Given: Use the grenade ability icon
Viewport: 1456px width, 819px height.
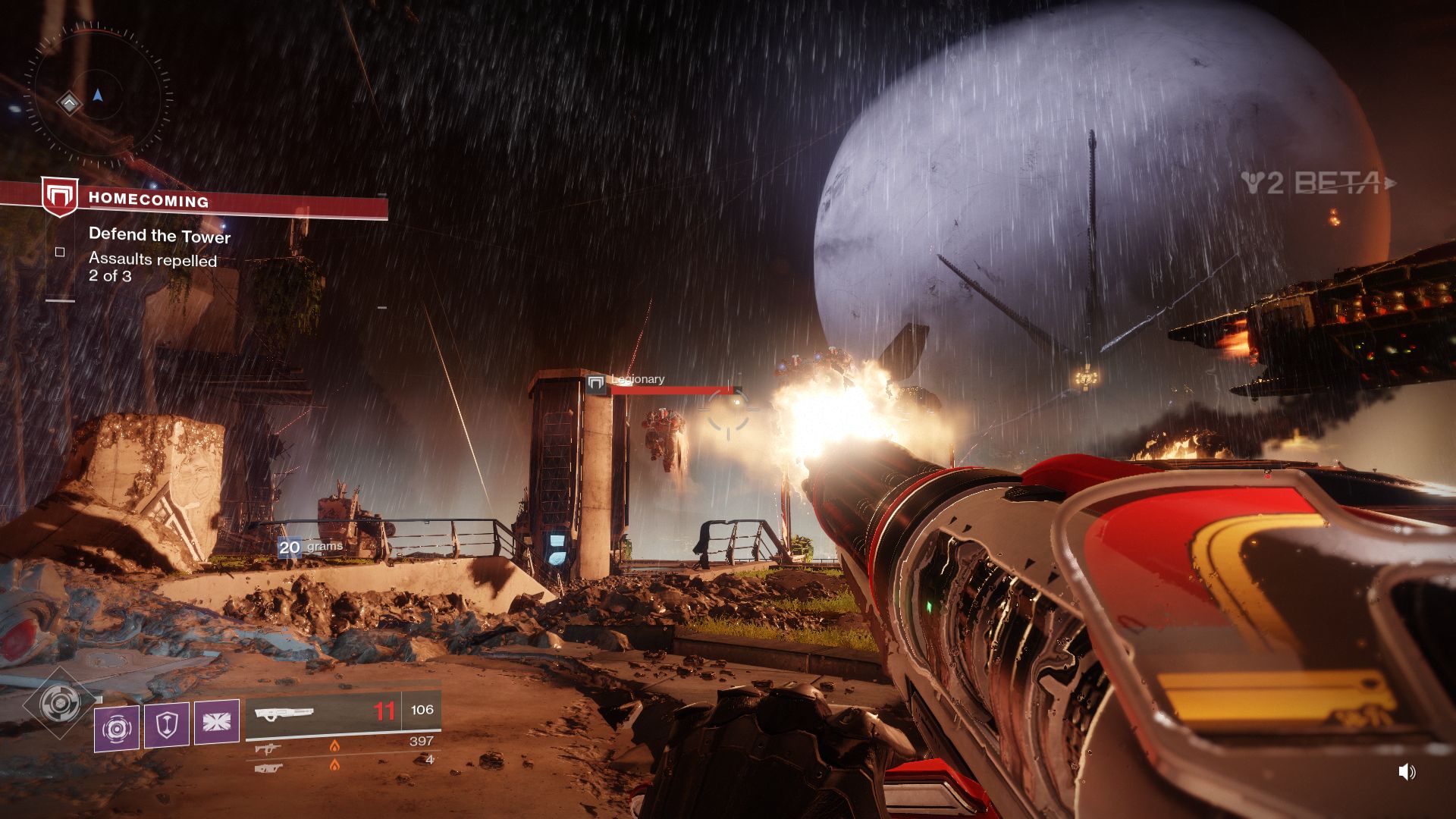Looking at the screenshot, I should click(x=117, y=726).
